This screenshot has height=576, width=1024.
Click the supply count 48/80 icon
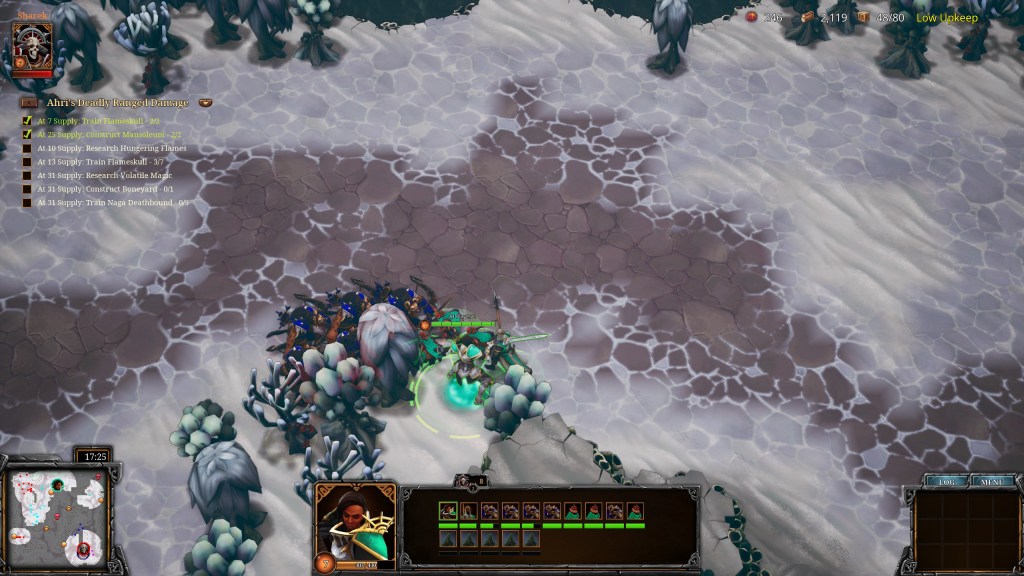[863, 17]
